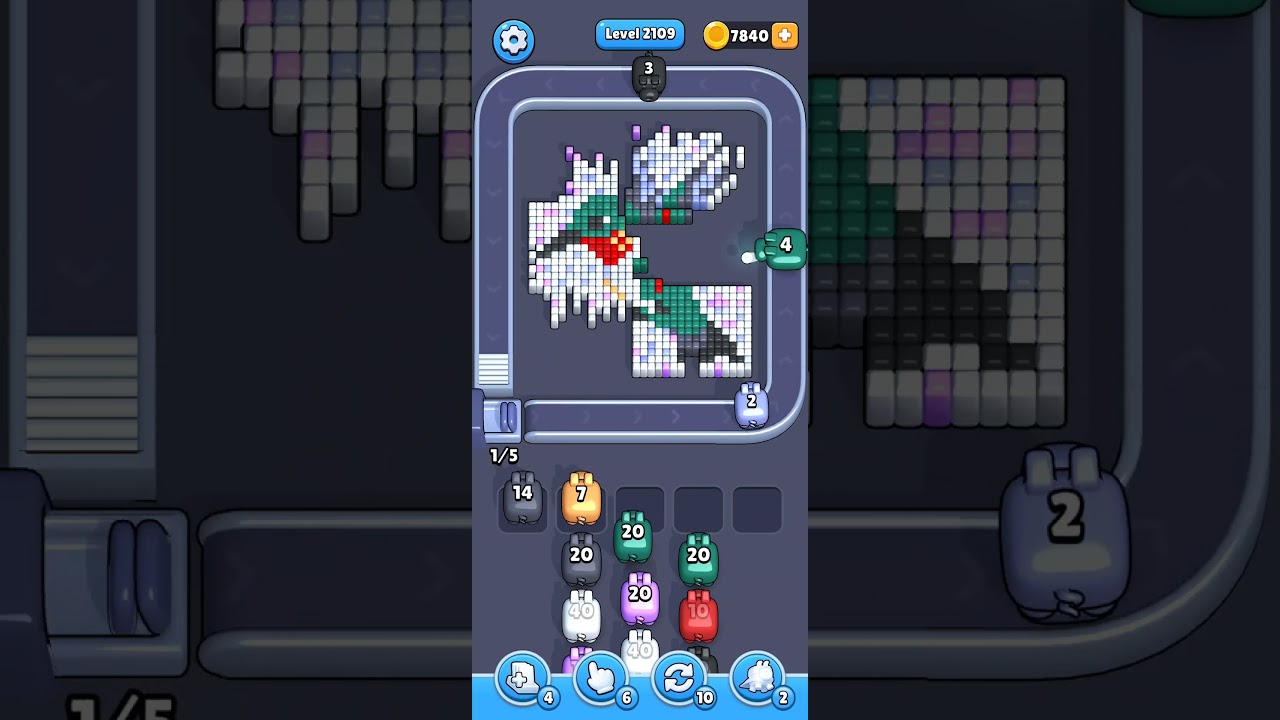This screenshot has width=1280, height=720.
Task: Tap an empty piece slot in the tray
Action: tap(757, 508)
